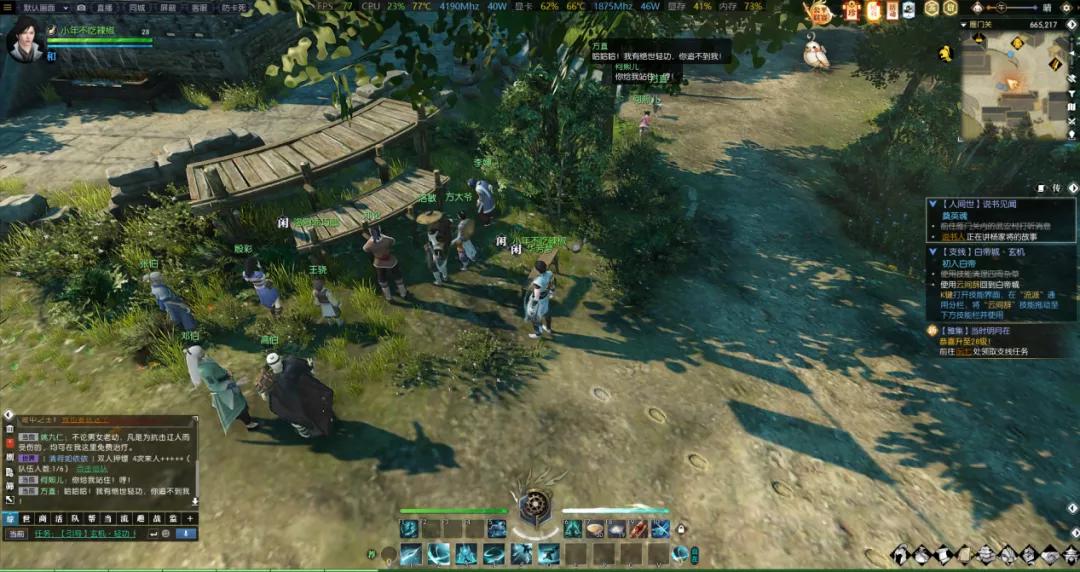The width and height of the screenshot is (1080, 572).
Task: Click the 当前 chat channel selector
Action: [x=16, y=534]
